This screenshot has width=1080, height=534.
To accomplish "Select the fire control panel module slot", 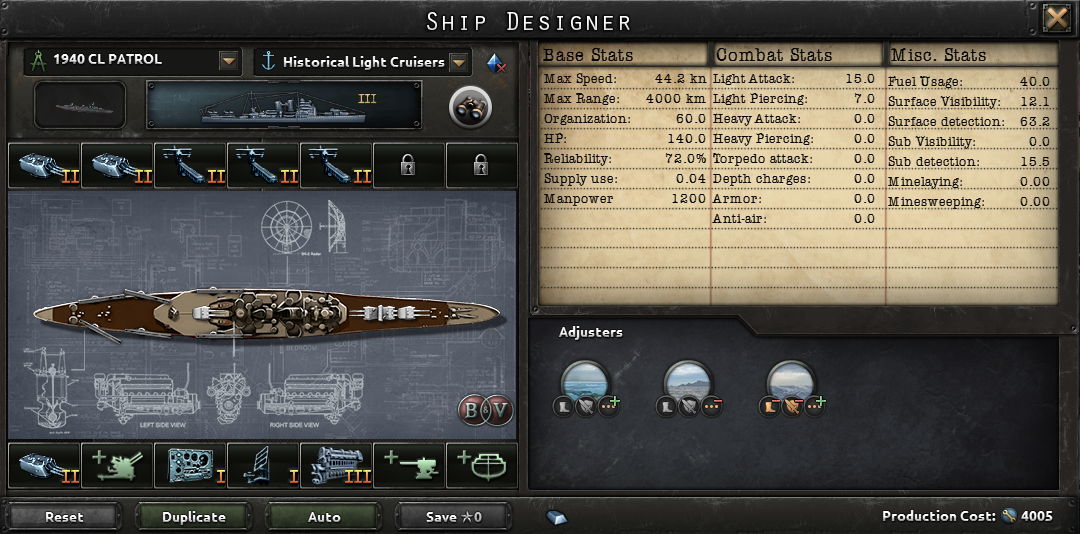I will [x=190, y=465].
